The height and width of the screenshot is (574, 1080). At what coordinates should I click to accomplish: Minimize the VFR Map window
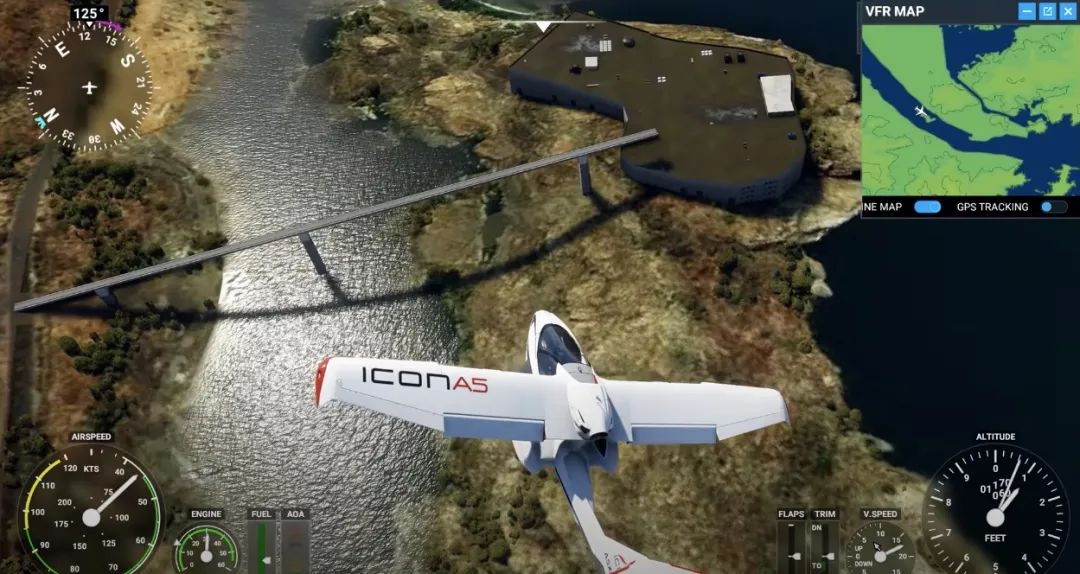click(x=1027, y=11)
